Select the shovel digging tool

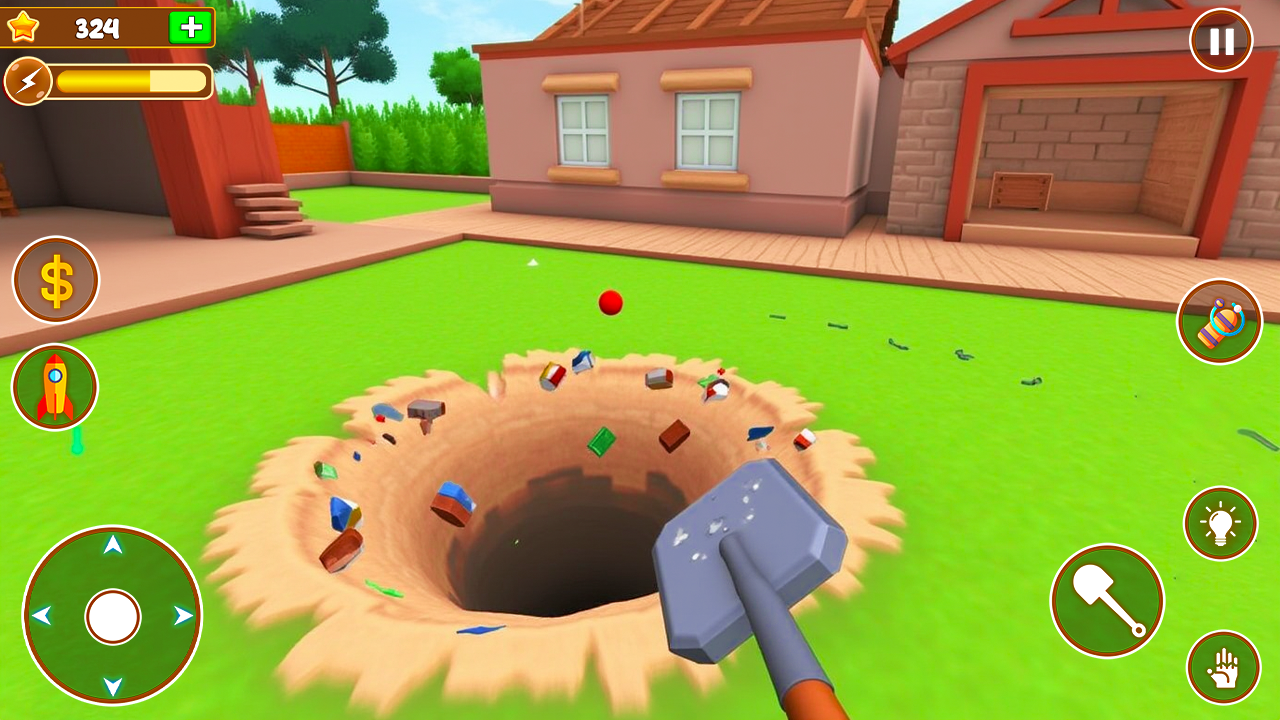click(1107, 602)
